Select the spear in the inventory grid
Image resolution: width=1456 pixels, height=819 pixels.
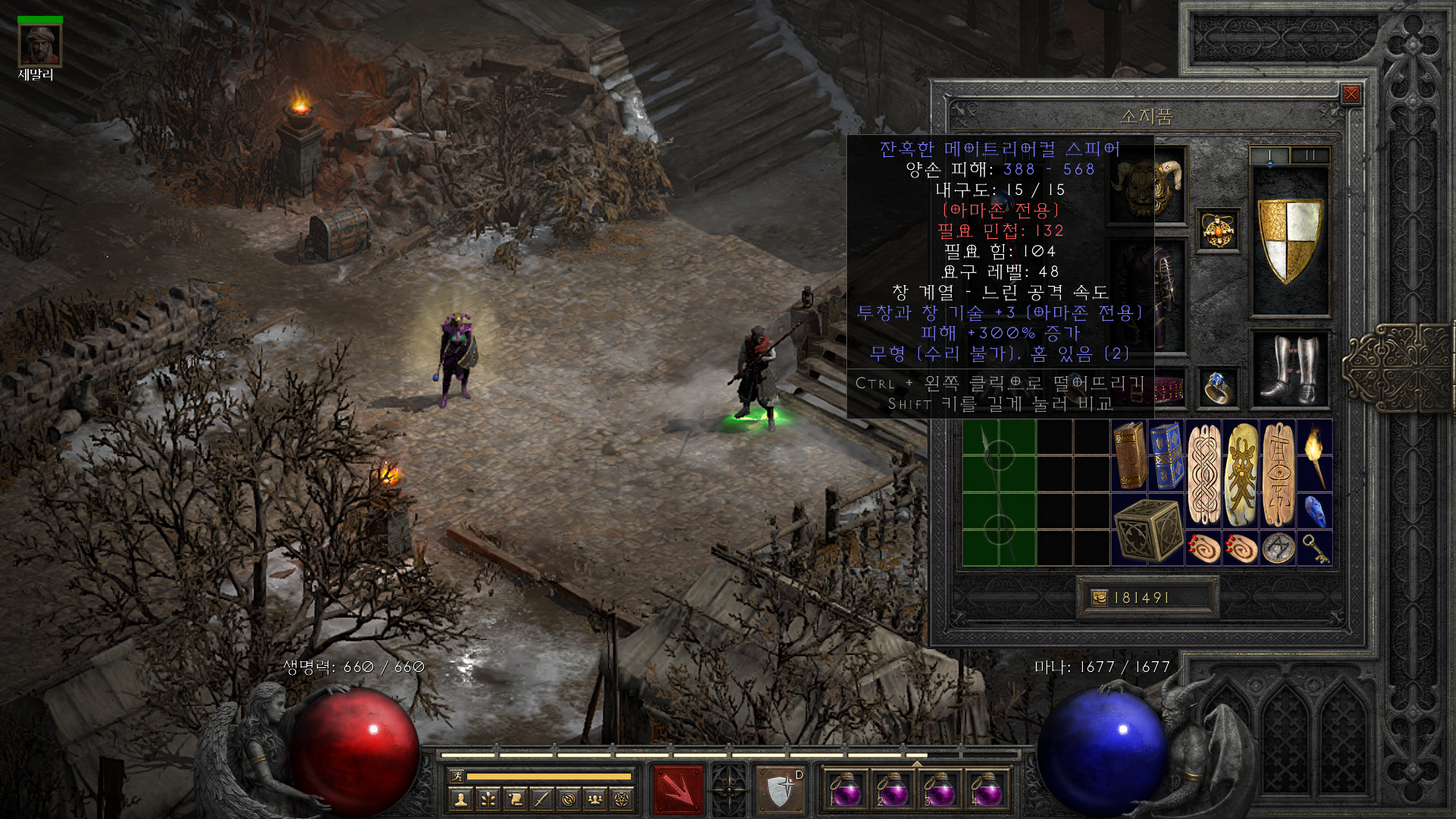tap(999, 493)
